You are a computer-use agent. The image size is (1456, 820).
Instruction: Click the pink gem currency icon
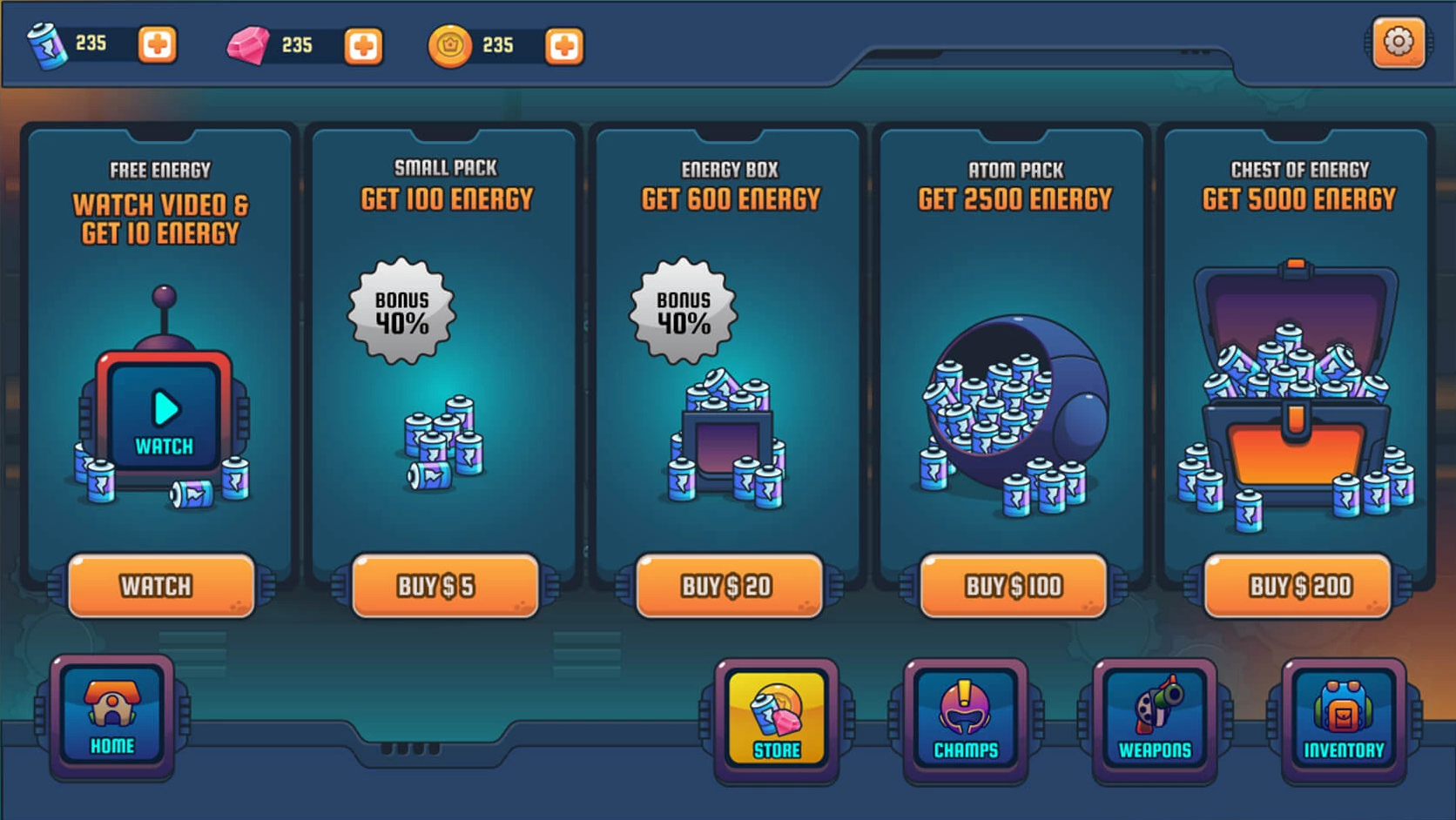click(246, 44)
